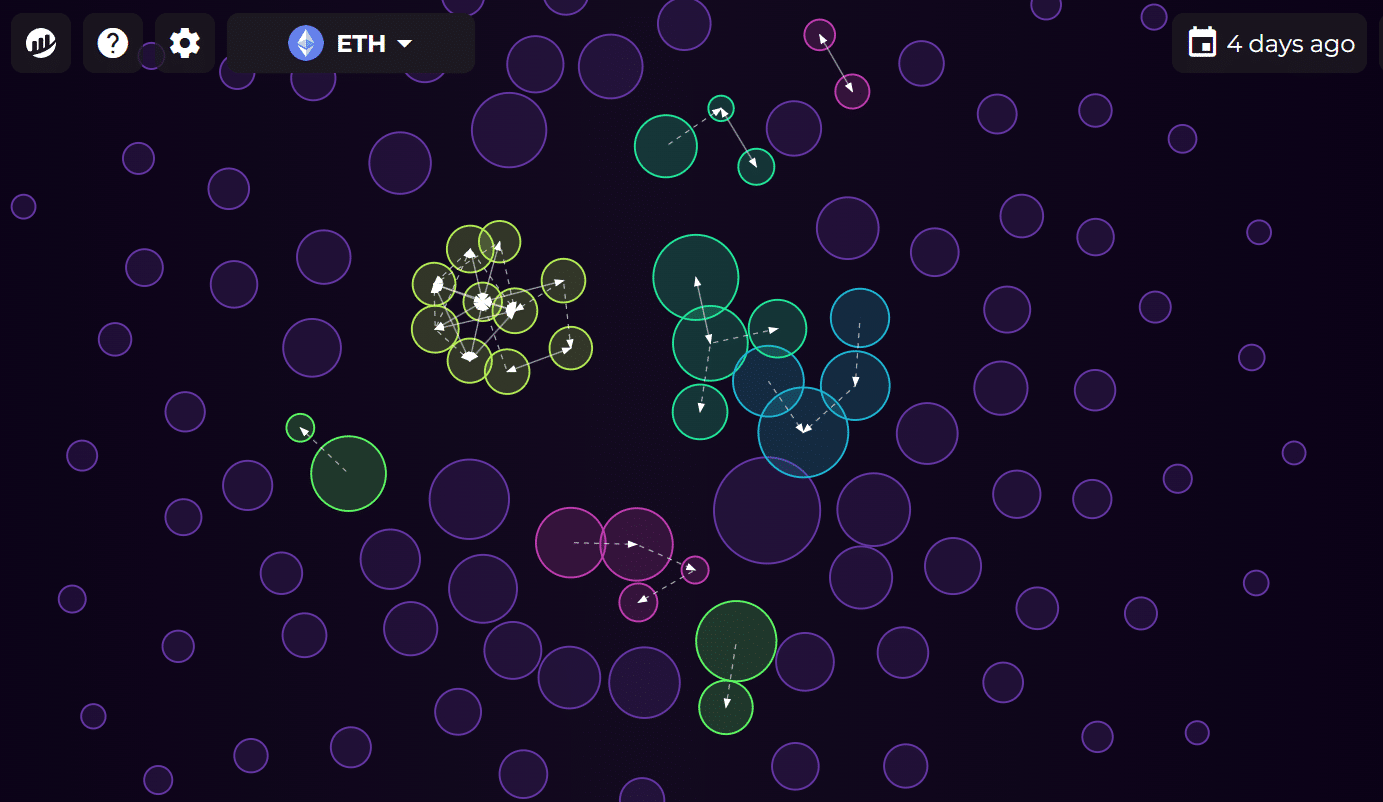Image resolution: width=1383 pixels, height=802 pixels.
Task: Select the largest teal bubble in the center
Action: (x=696, y=277)
